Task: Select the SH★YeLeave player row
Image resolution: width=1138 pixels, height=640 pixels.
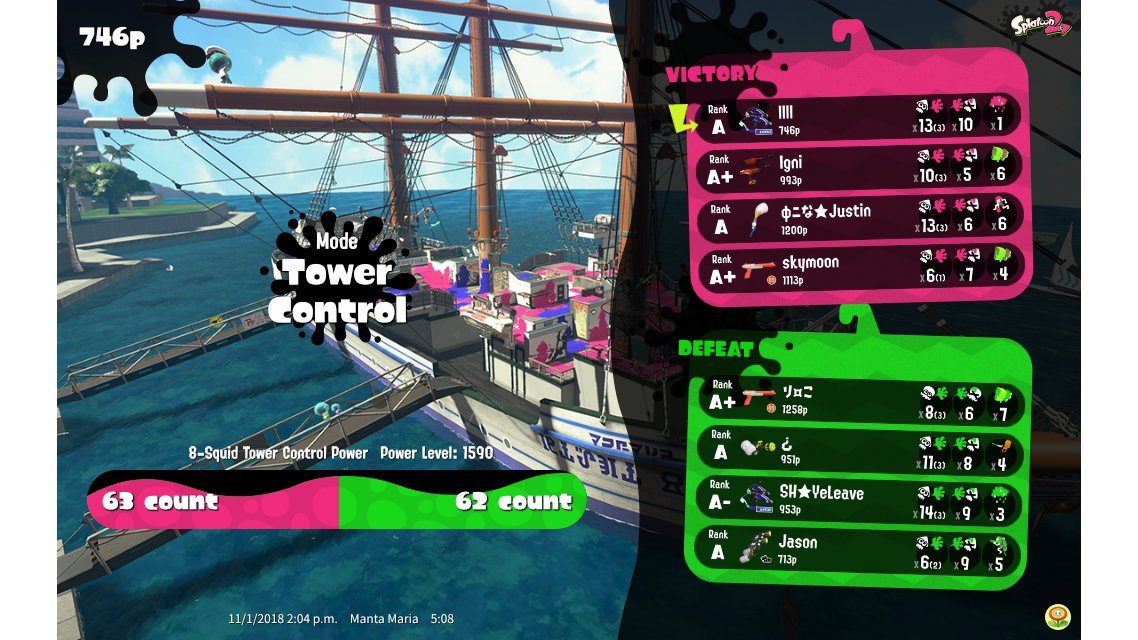Action: 859,500
